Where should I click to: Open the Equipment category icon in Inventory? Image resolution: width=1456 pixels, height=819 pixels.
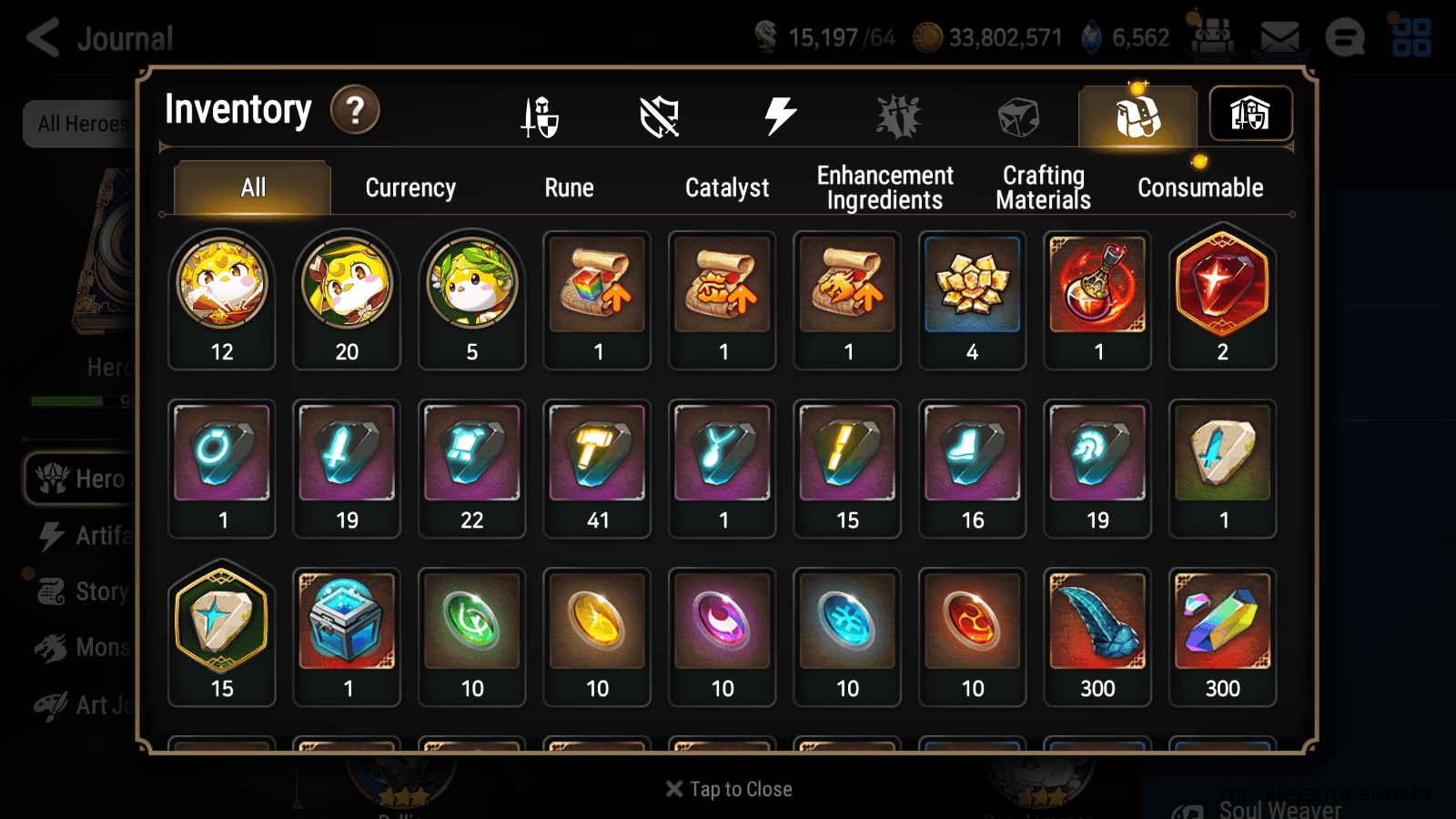click(x=541, y=115)
